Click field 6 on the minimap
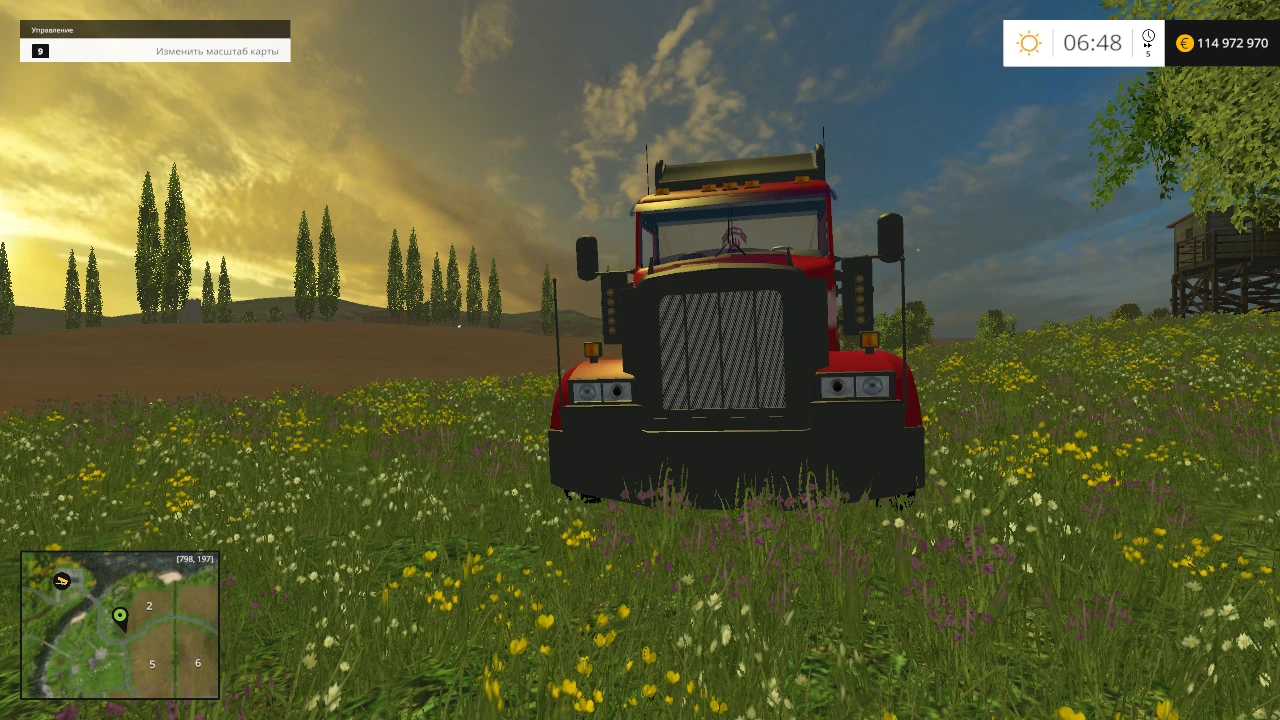The image size is (1280, 720). point(198,663)
